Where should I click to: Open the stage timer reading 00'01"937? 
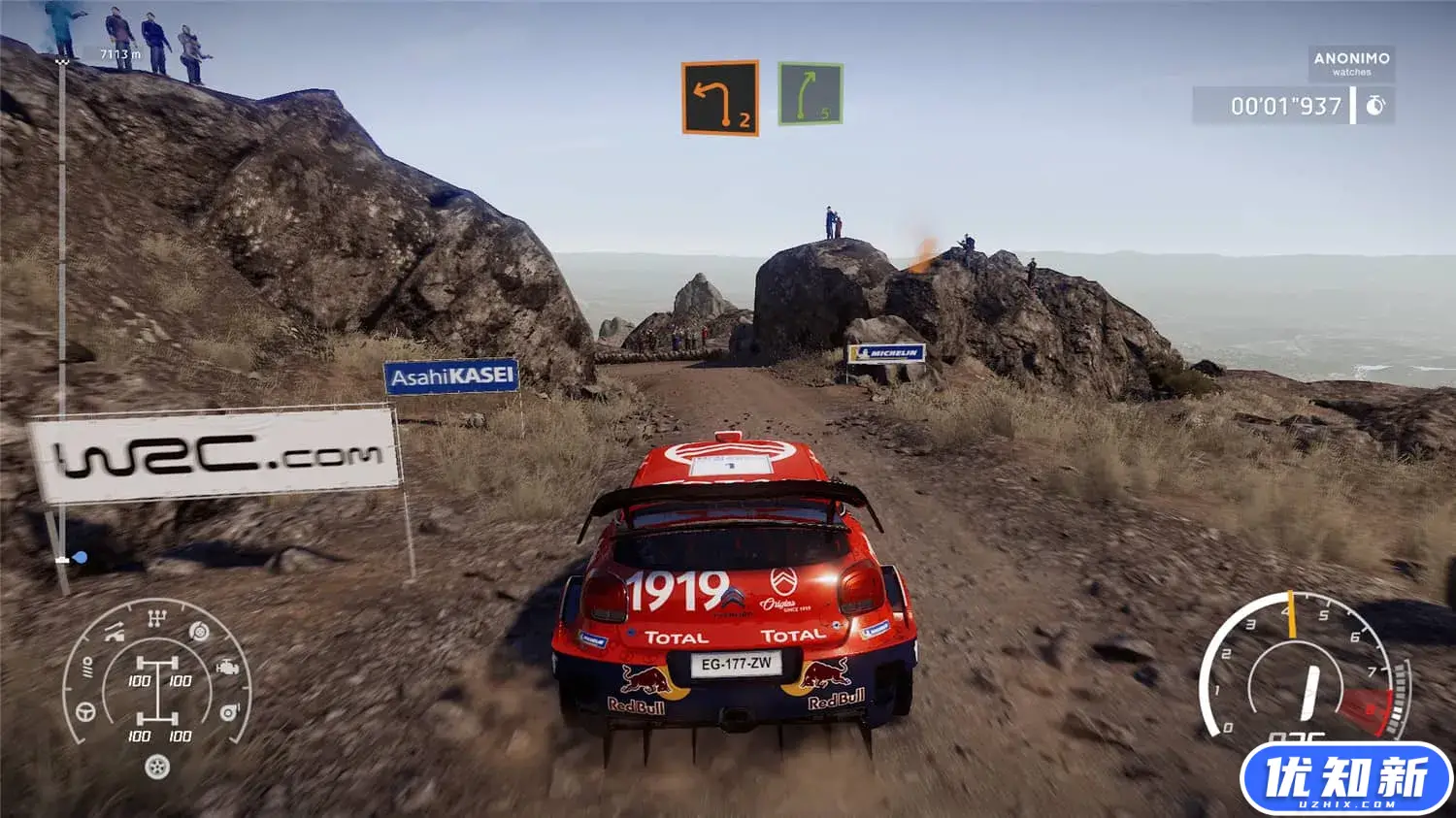click(1287, 105)
